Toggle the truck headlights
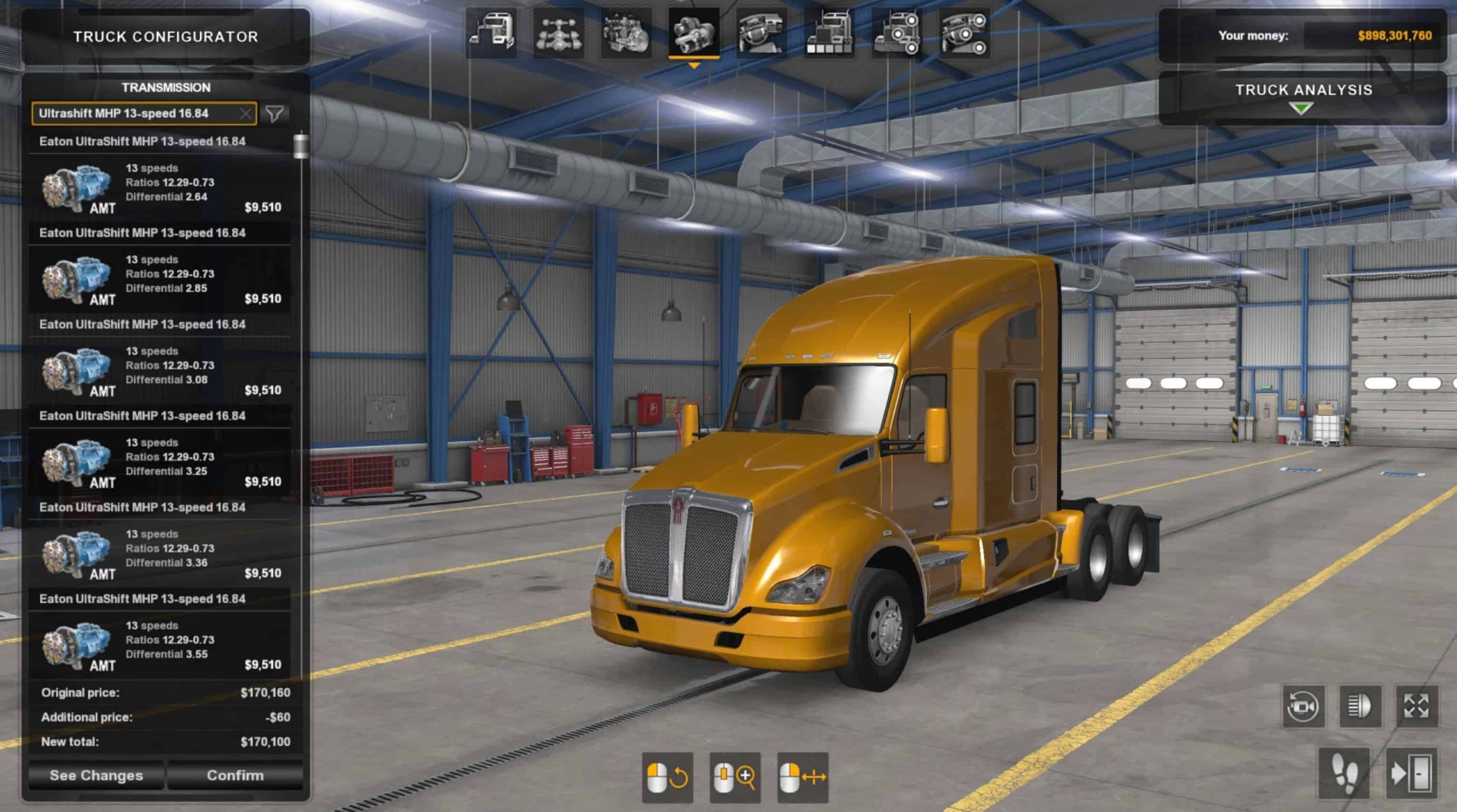This screenshot has width=1457, height=812. coord(1360,706)
